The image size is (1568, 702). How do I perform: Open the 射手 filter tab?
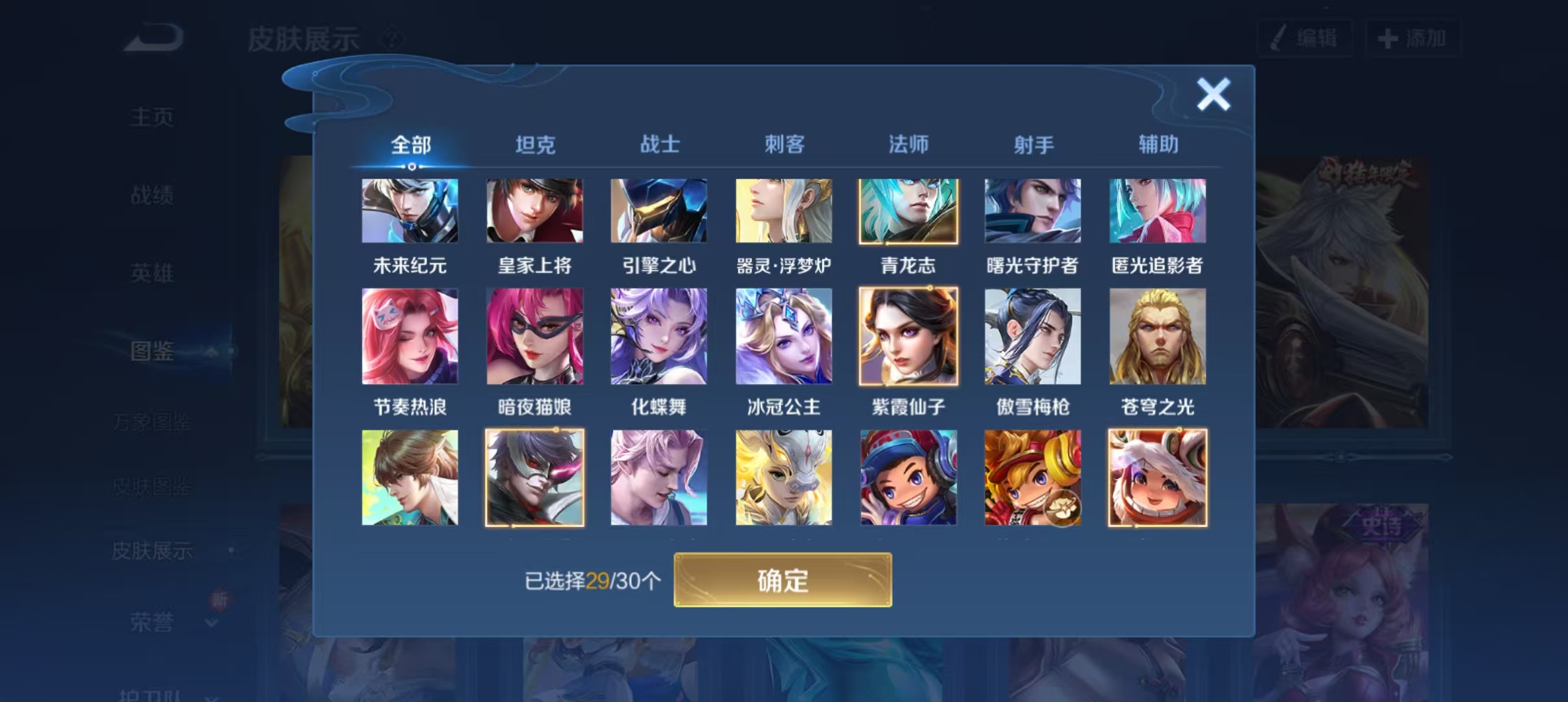click(1034, 144)
